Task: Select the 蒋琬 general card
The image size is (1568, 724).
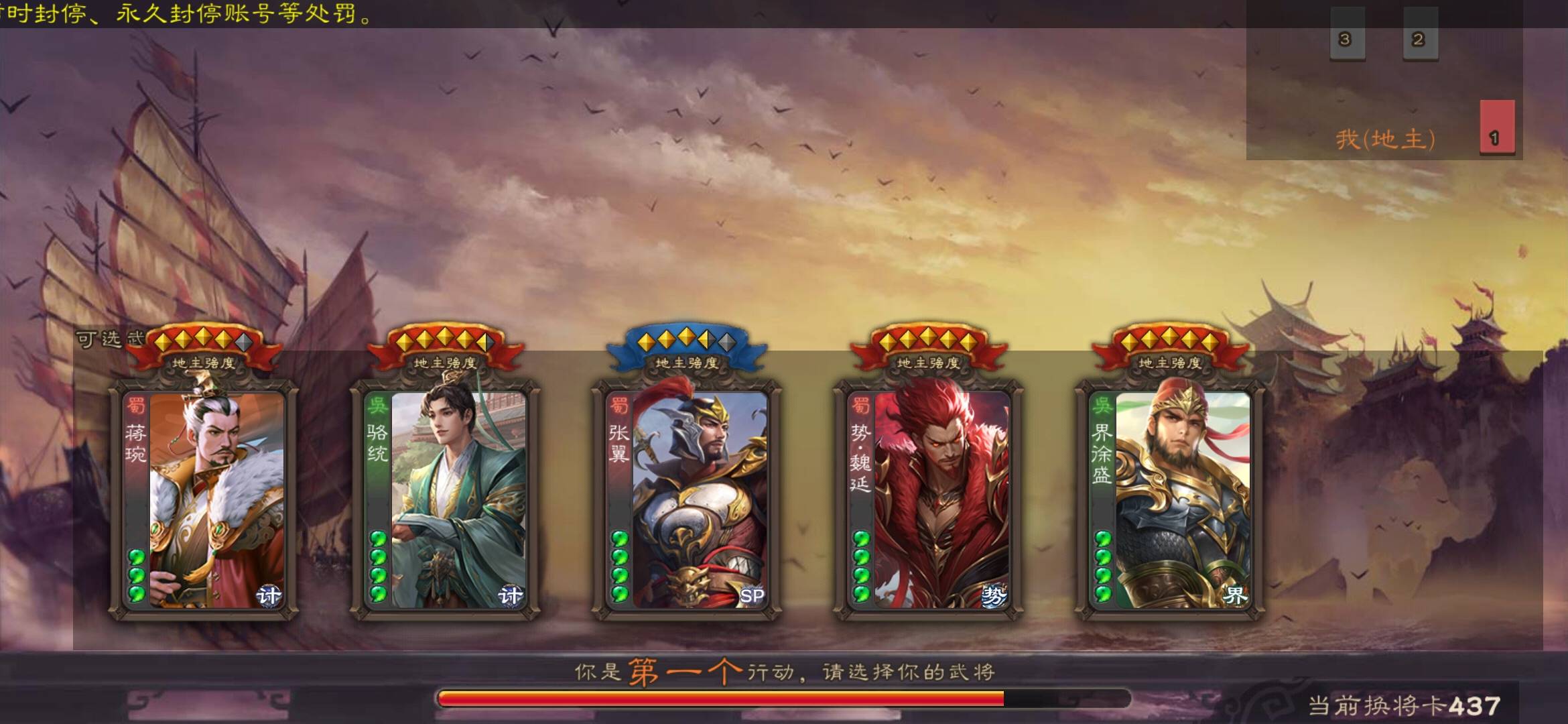Action: (x=204, y=499)
